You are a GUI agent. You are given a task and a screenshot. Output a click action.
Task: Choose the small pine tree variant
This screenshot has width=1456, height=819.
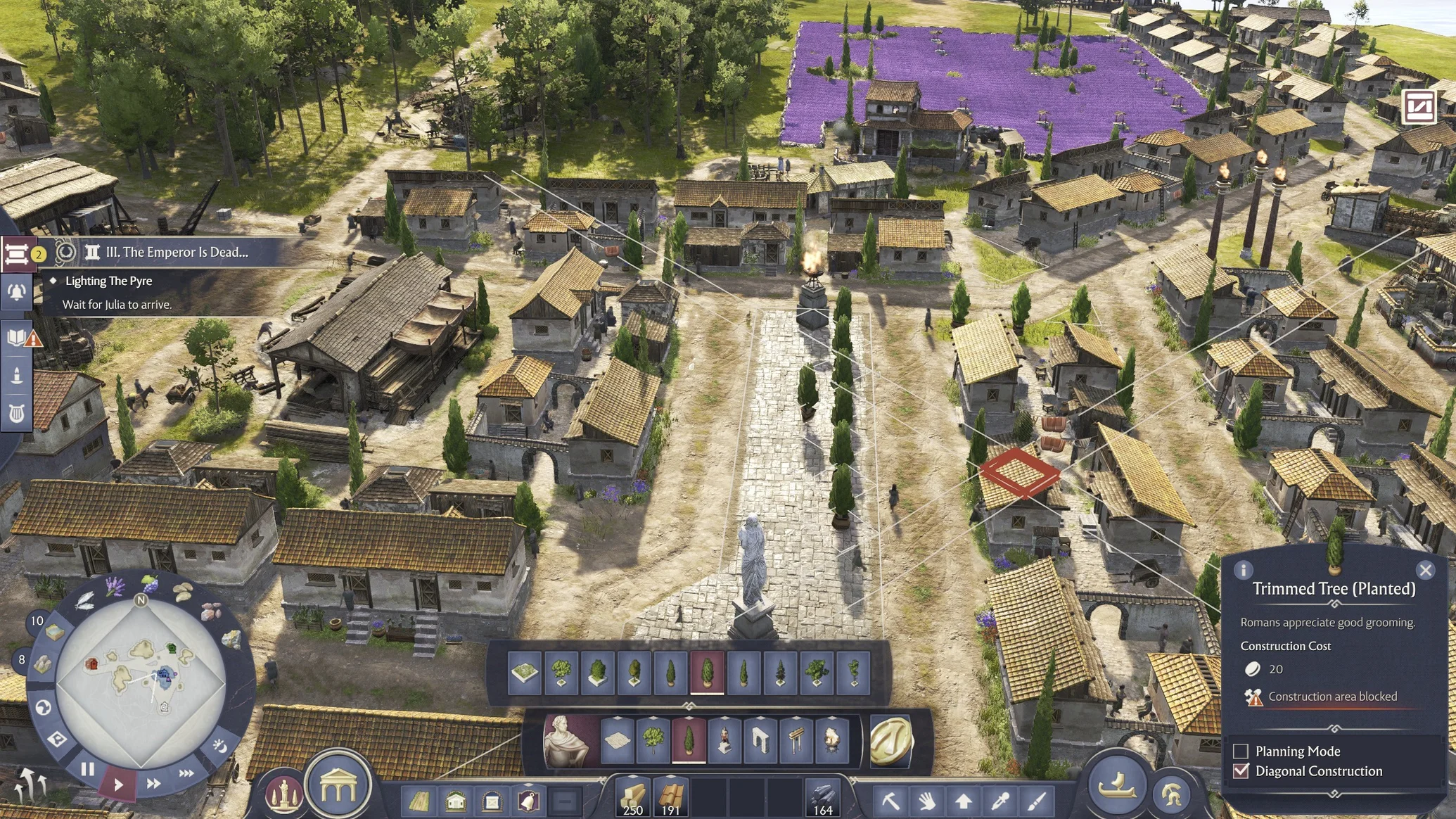780,673
